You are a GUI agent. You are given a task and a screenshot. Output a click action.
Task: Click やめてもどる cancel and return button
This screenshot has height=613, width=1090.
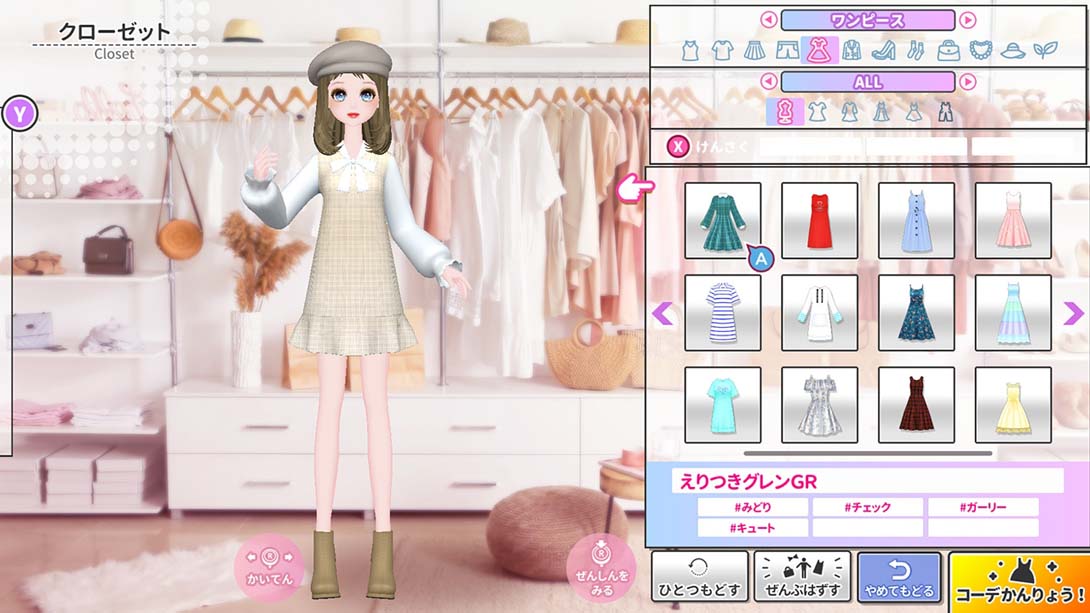pyautogui.click(x=899, y=577)
